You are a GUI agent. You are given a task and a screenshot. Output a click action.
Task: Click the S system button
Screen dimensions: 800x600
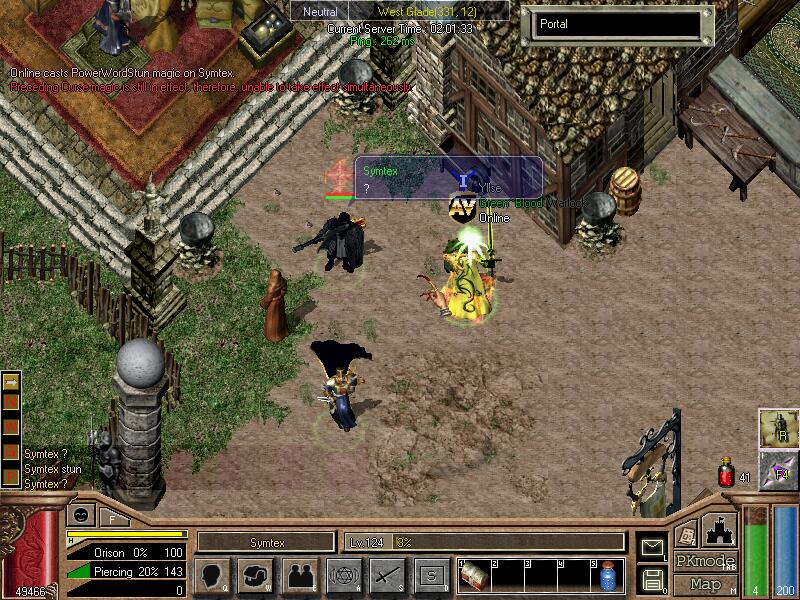point(431,576)
